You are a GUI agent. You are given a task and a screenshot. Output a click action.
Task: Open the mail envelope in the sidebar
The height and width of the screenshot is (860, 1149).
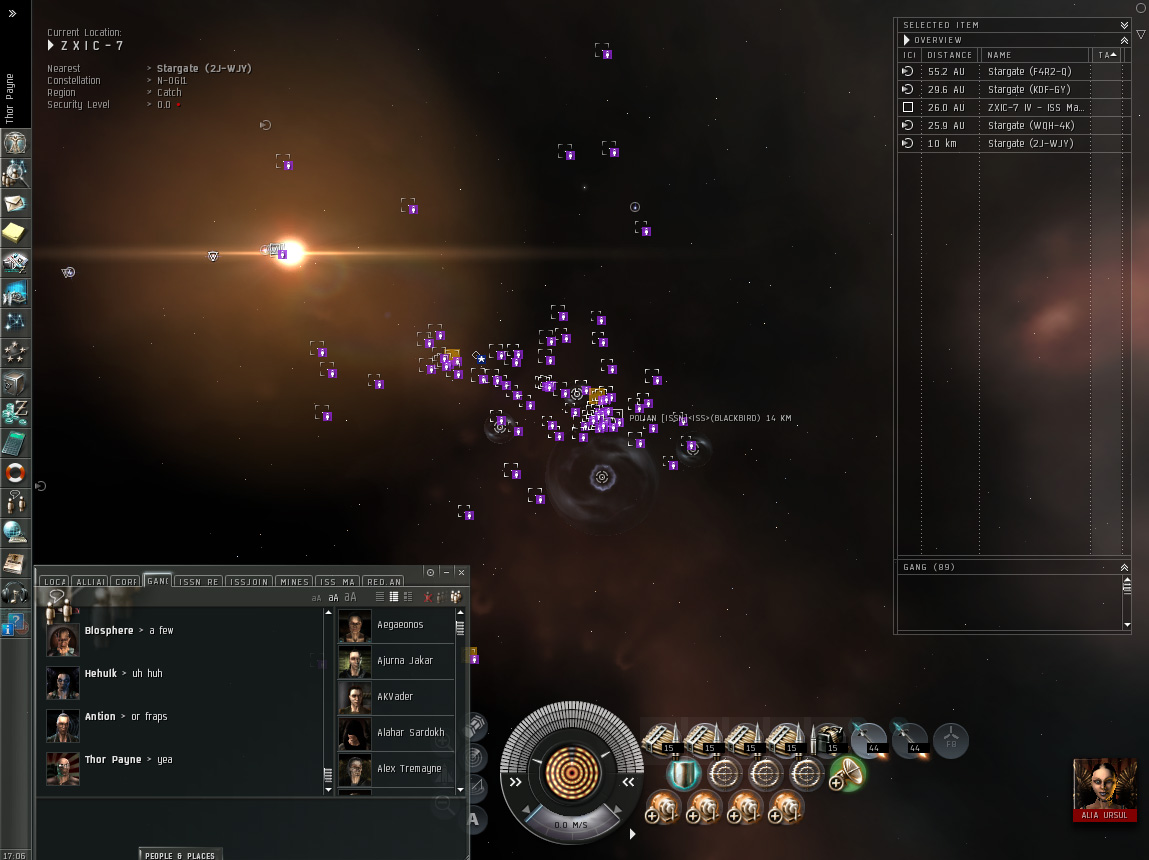tap(15, 204)
